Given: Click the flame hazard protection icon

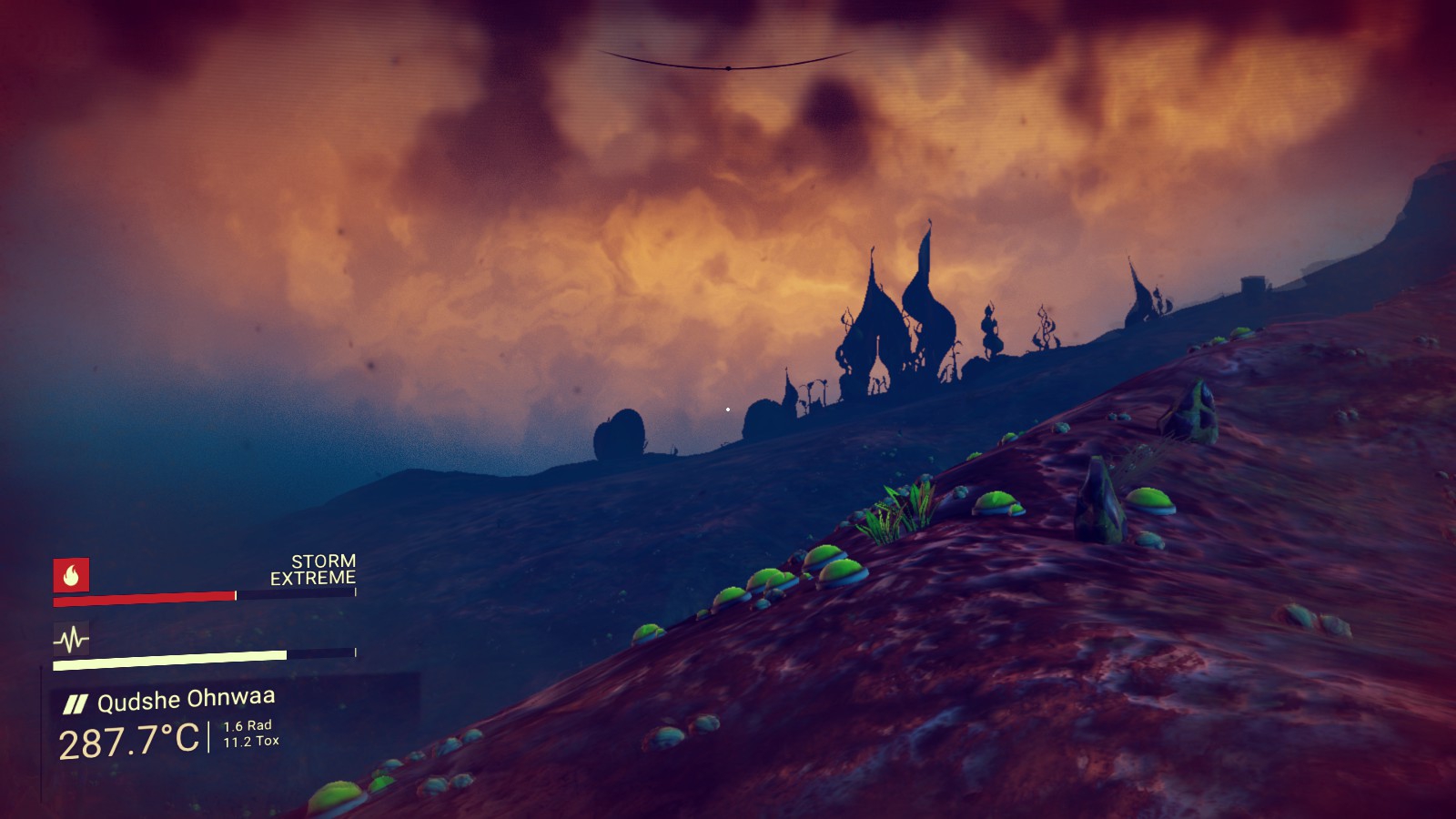Looking at the screenshot, I should tap(71, 575).
